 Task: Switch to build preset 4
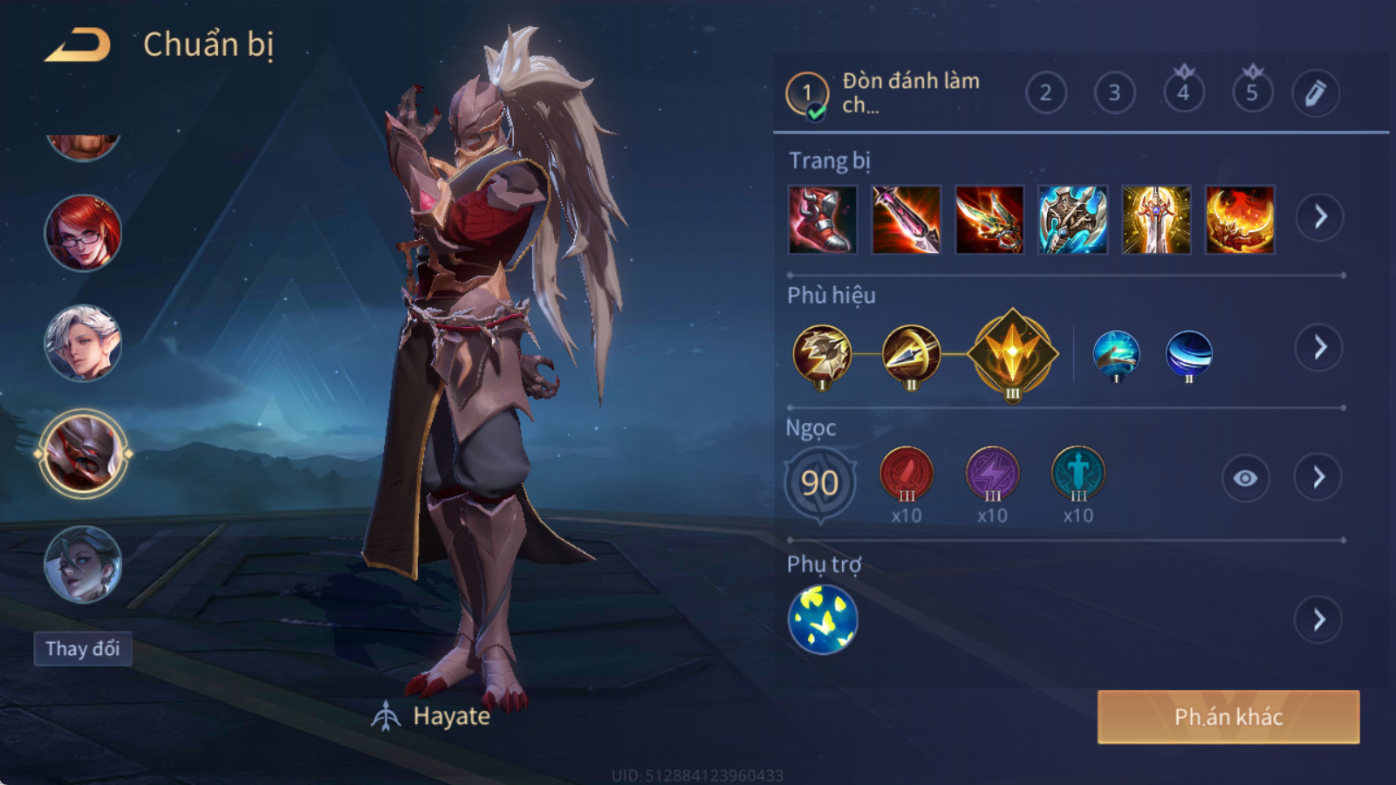click(x=1183, y=93)
